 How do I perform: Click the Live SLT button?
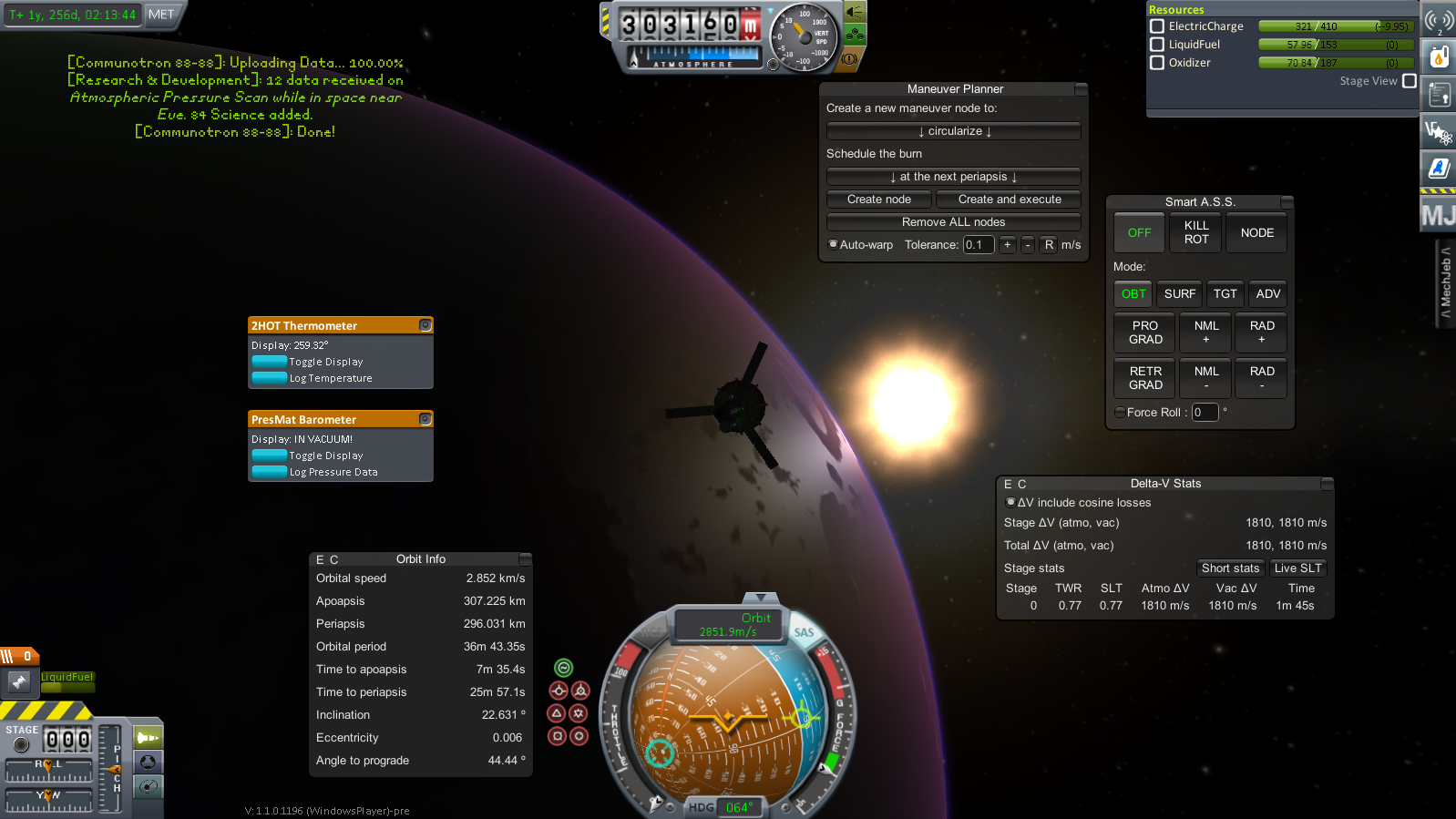(x=1297, y=568)
